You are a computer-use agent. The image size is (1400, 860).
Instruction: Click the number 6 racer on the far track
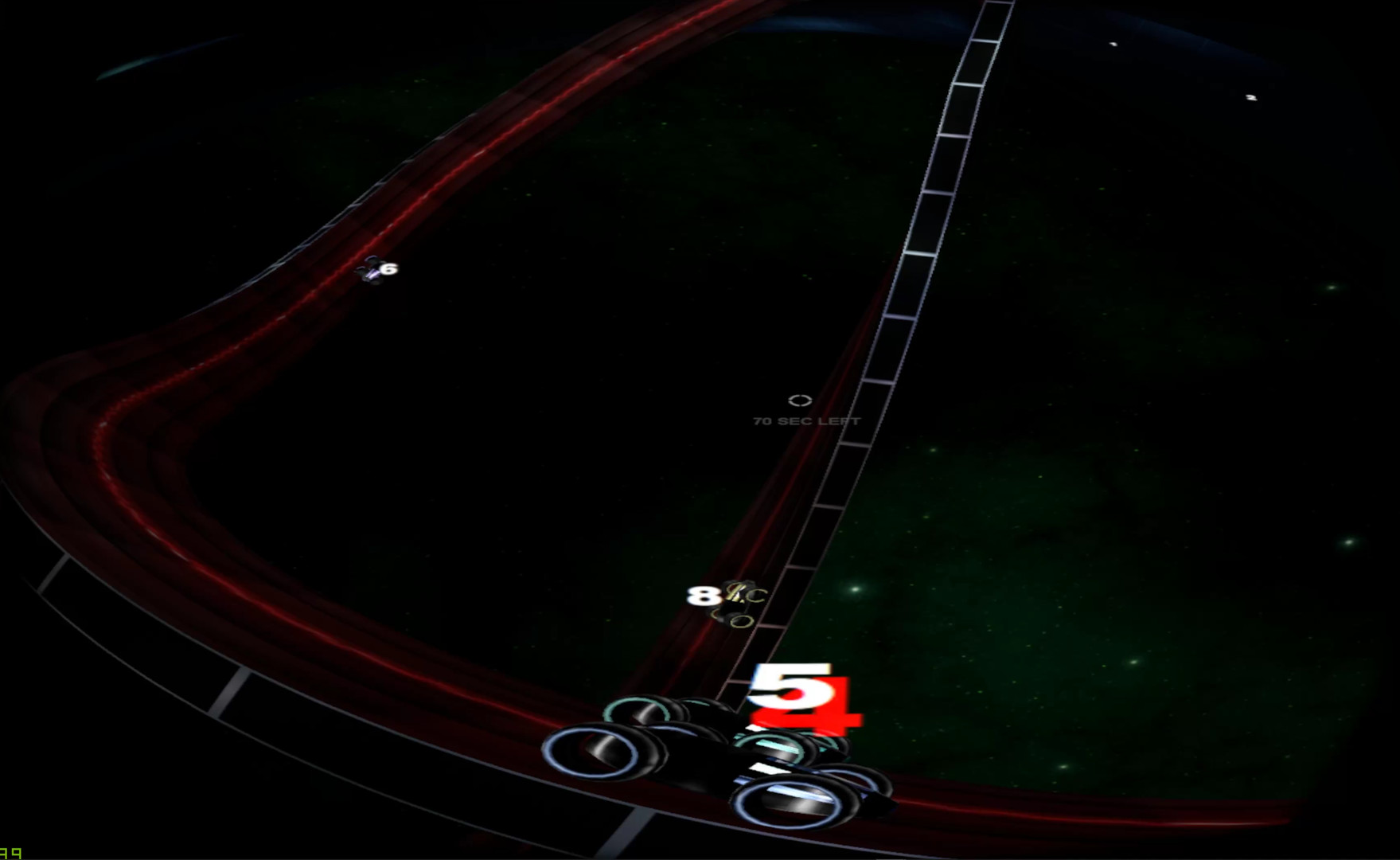pyautogui.click(x=387, y=271)
